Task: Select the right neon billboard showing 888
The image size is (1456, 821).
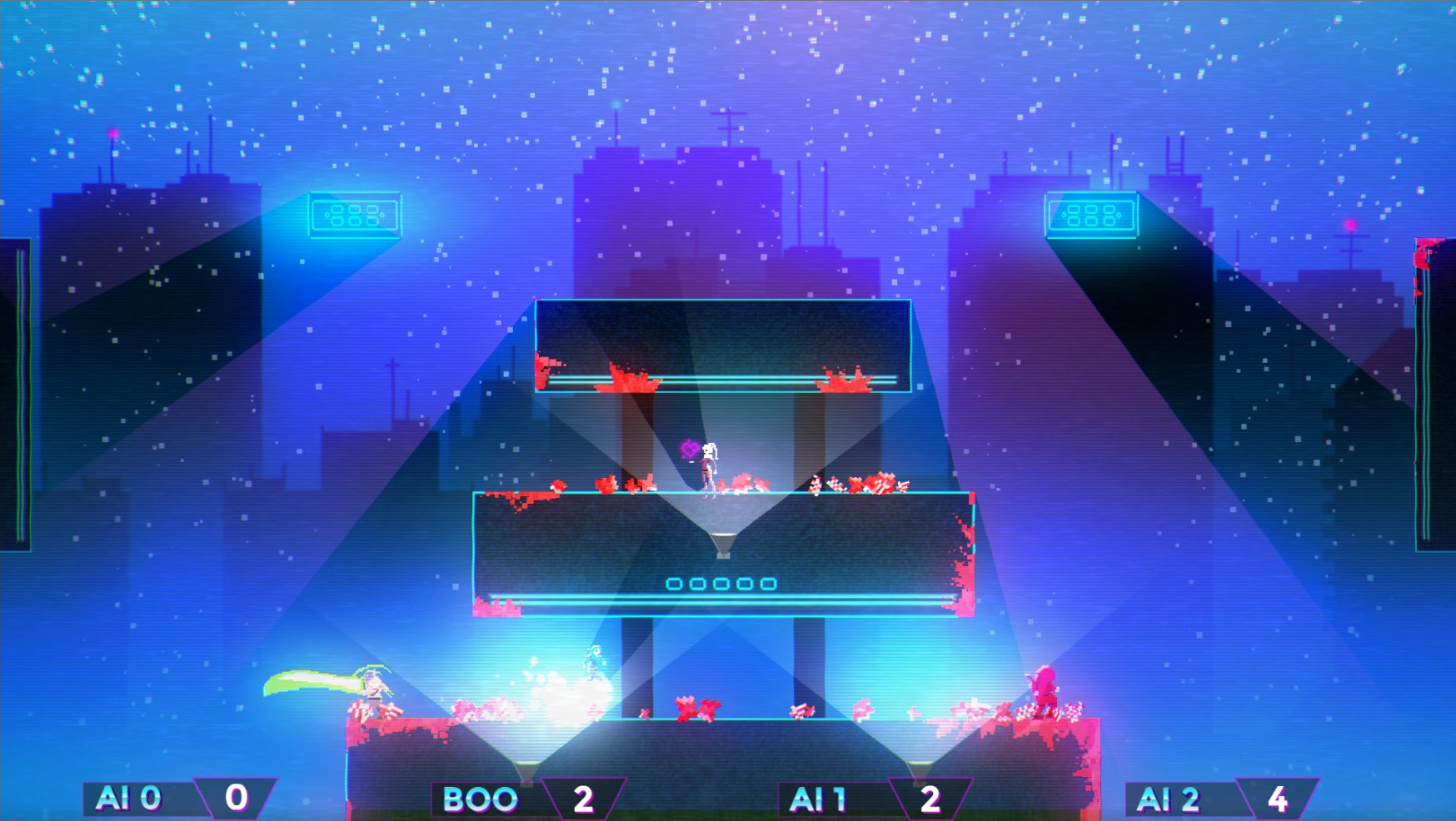Action: click(1092, 215)
